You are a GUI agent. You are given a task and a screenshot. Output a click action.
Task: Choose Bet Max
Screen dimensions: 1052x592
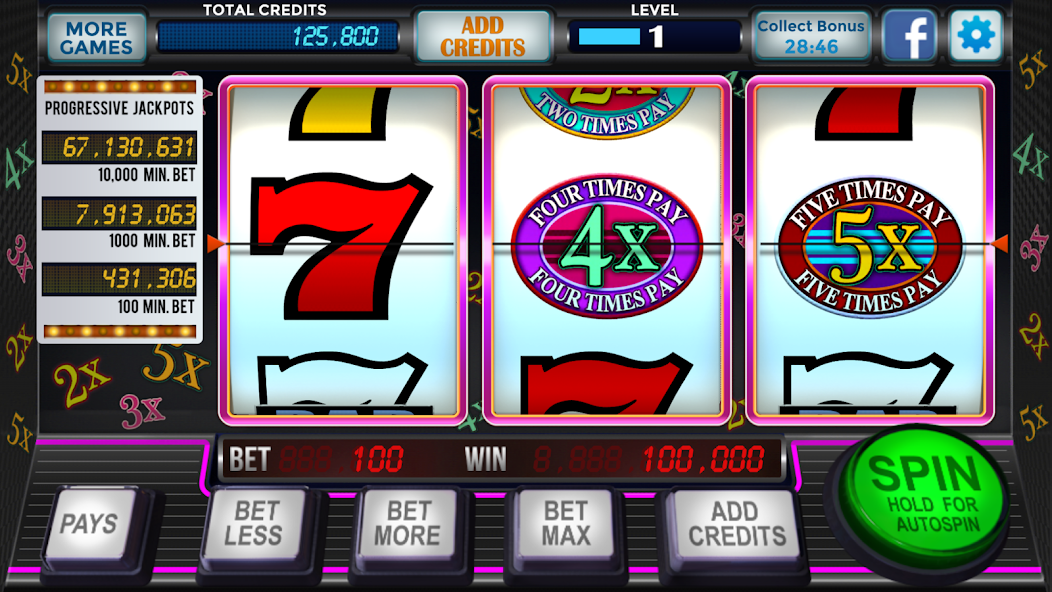(565, 523)
